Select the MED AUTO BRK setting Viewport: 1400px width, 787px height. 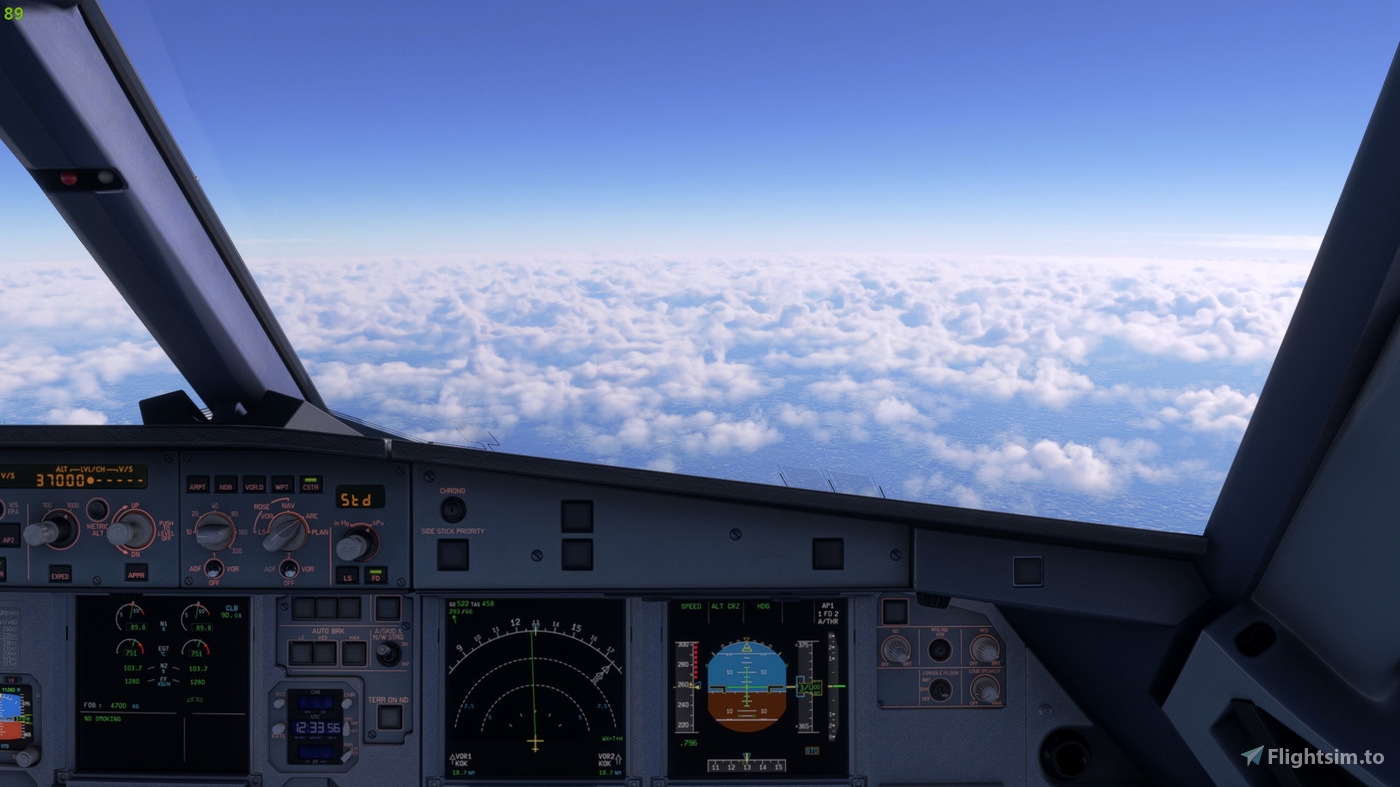pyautogui.click(x=325, y=651)
